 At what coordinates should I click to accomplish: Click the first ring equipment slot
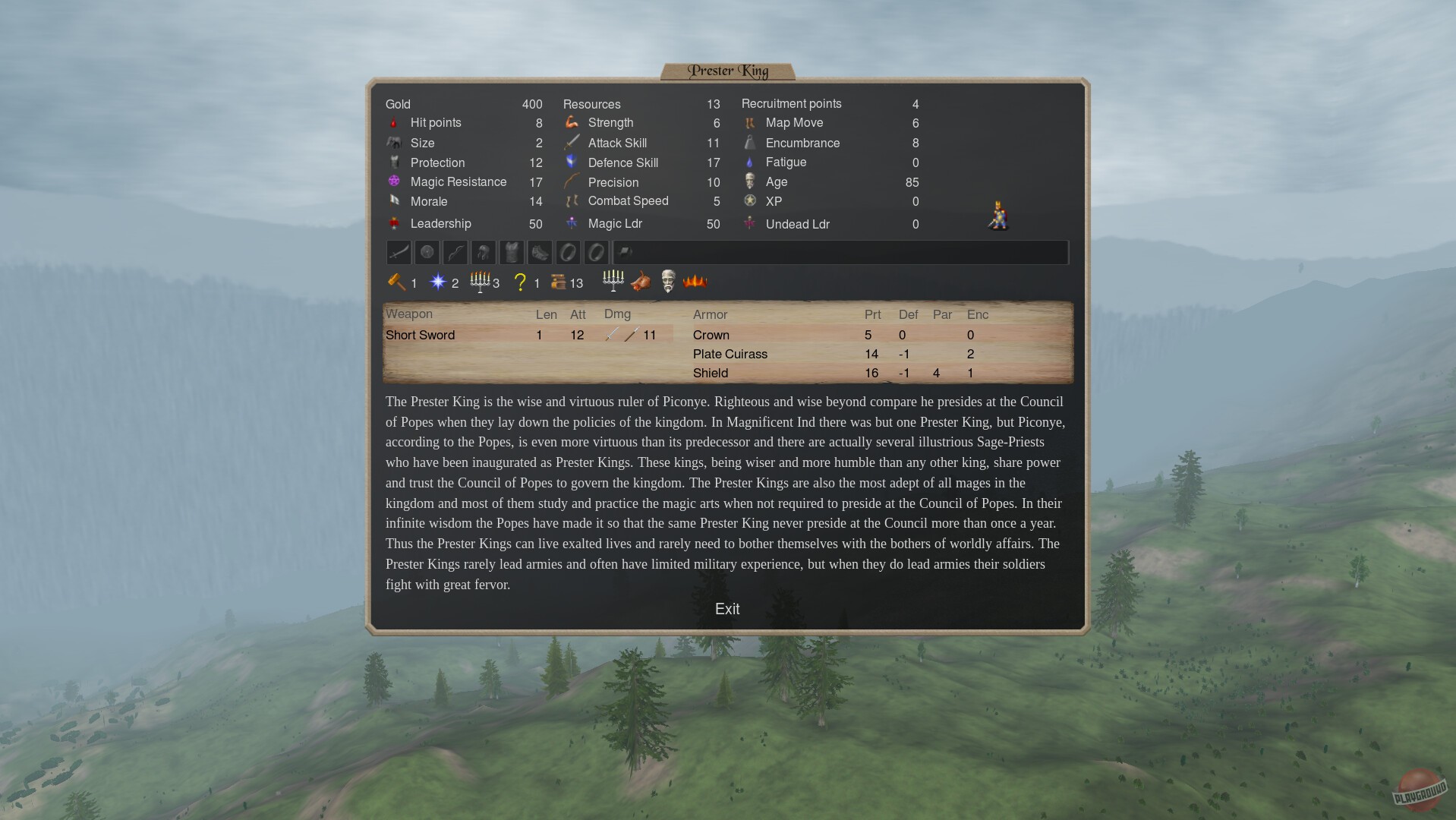(568, 252)
